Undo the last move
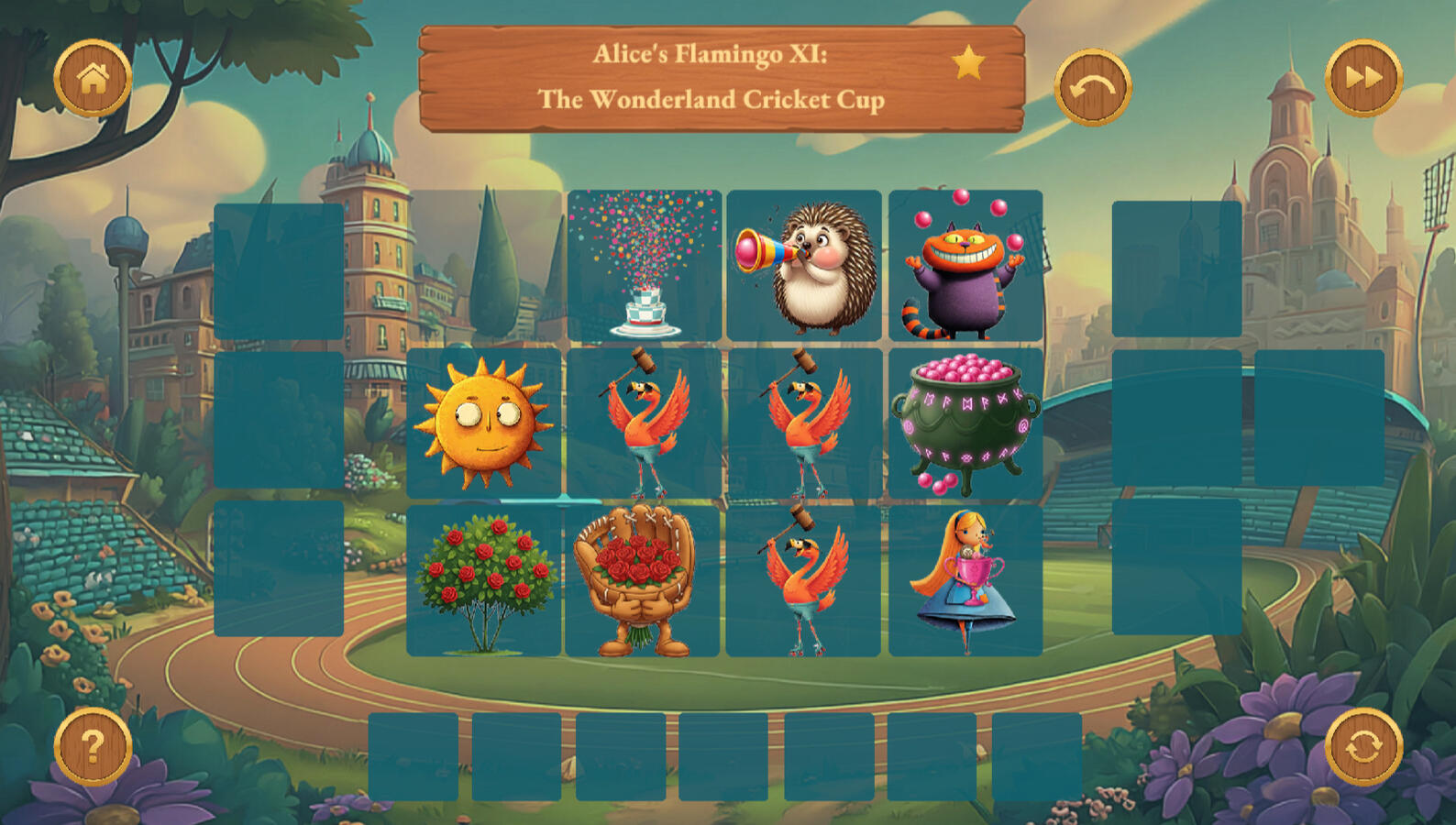The width and height of the screenshot is (1456, 825). pos(1092,88)
